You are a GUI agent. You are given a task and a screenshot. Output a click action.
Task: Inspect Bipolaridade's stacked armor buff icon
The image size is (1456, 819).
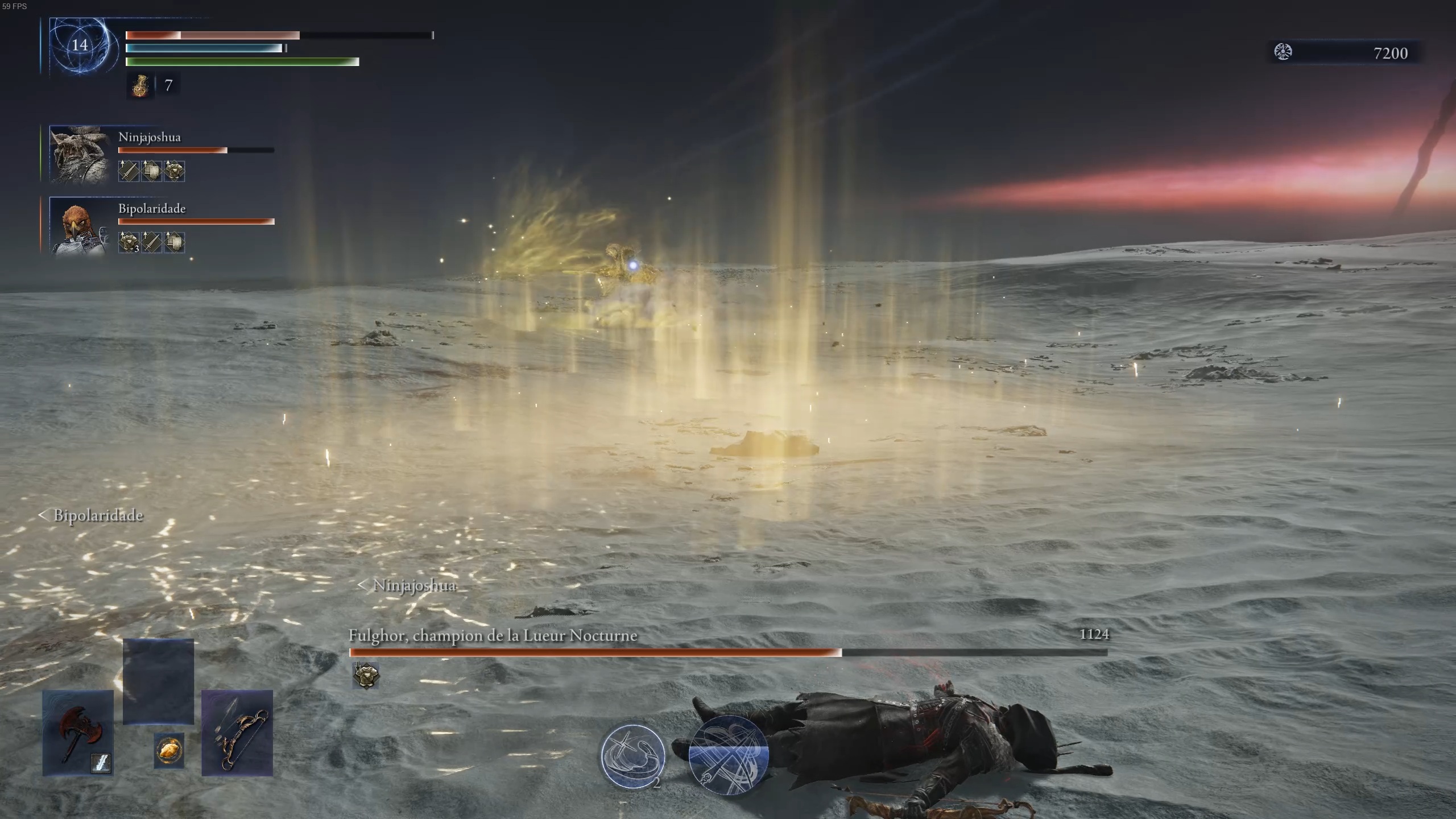[129, 242]
